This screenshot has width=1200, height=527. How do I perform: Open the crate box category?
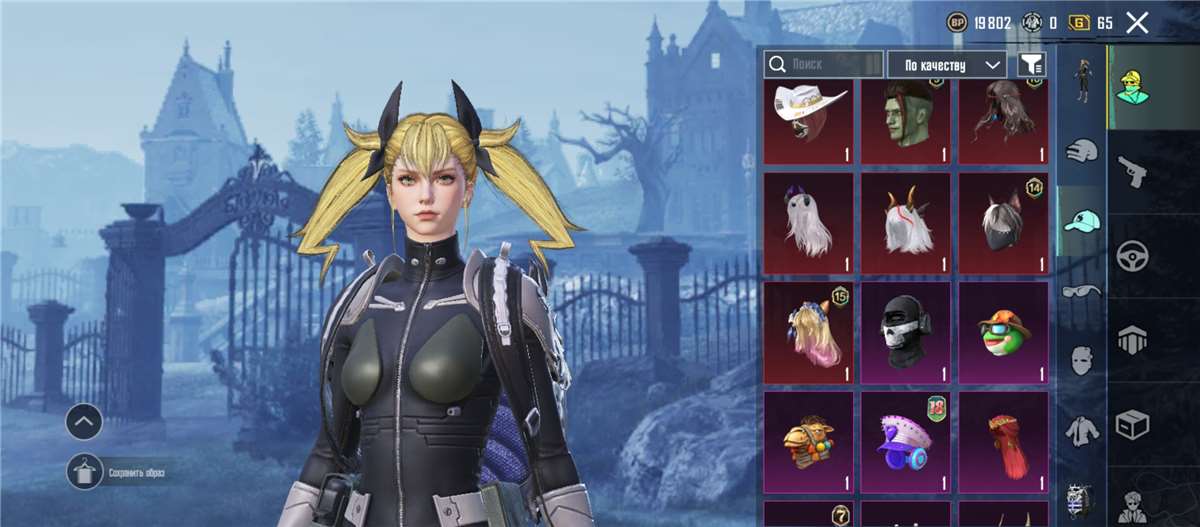[1131, 424]
